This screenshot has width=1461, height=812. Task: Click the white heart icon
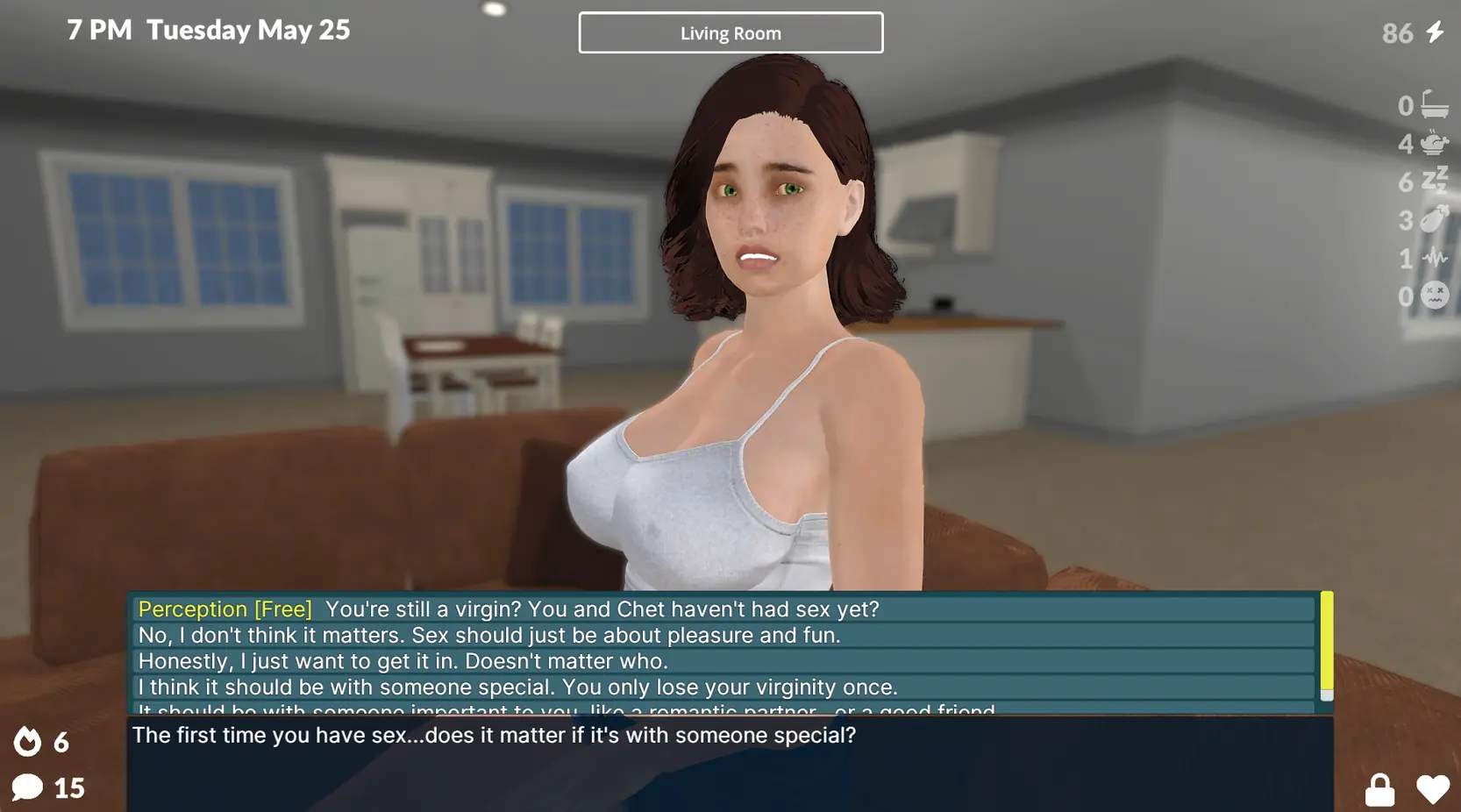pyautogui.click(x=1433, y=790)
